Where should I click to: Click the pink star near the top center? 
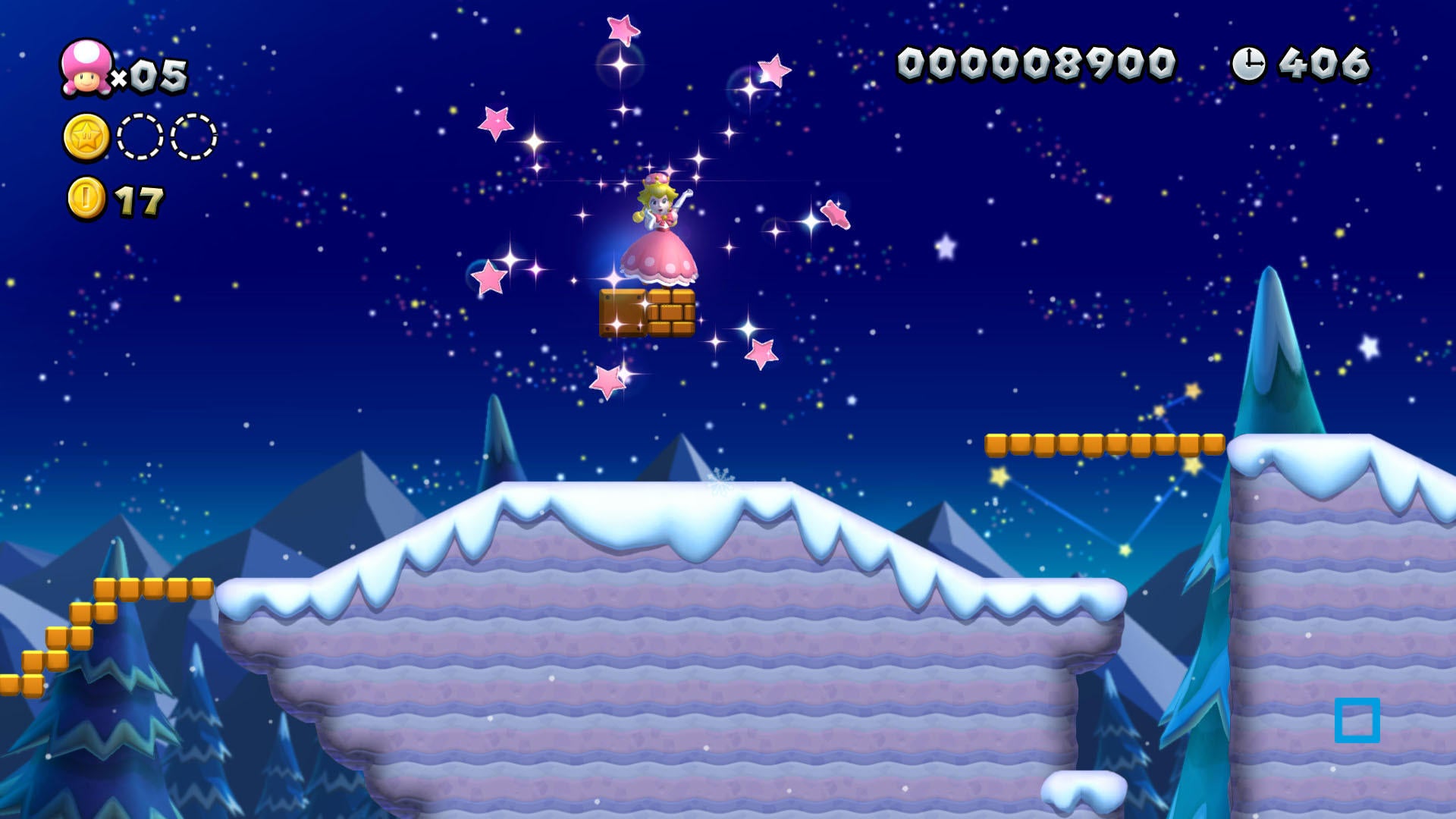coord(622,29)
